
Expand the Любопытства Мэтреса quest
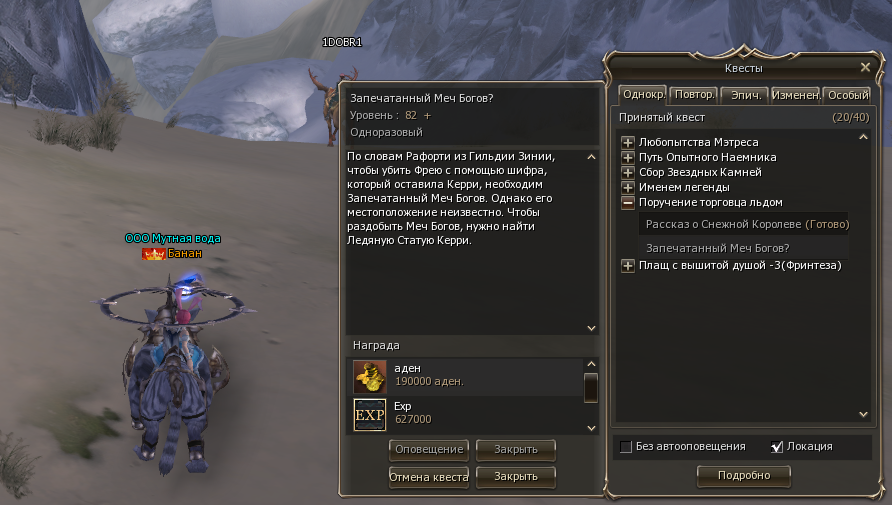click(x=628, y=143)
